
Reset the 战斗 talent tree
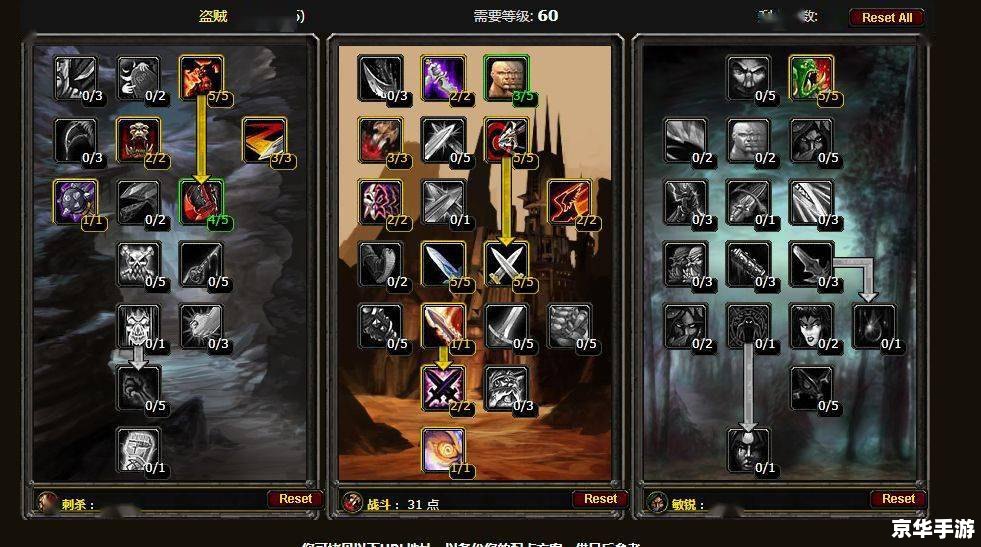600,498
